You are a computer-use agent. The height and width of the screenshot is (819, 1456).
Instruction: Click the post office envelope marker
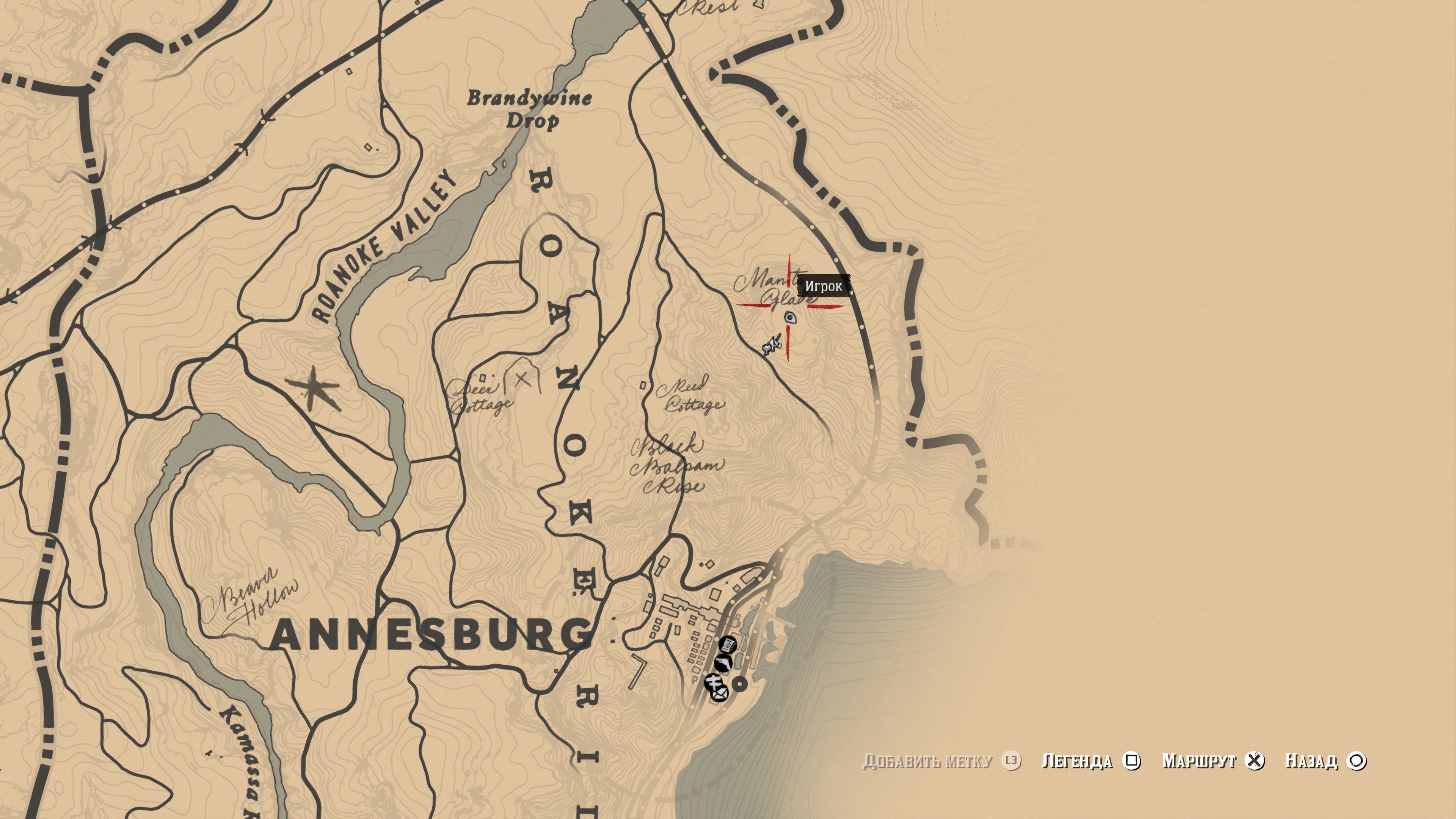point(720,694)
